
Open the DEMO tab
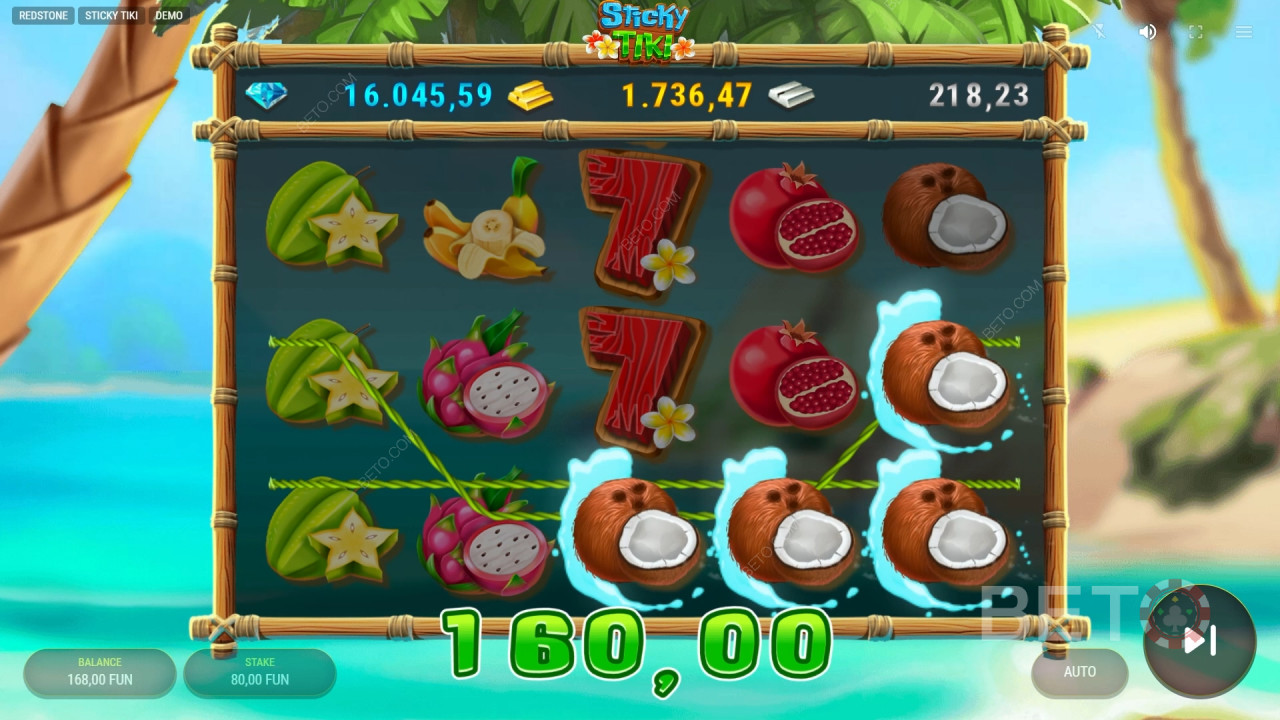click(x=168, y=15)
